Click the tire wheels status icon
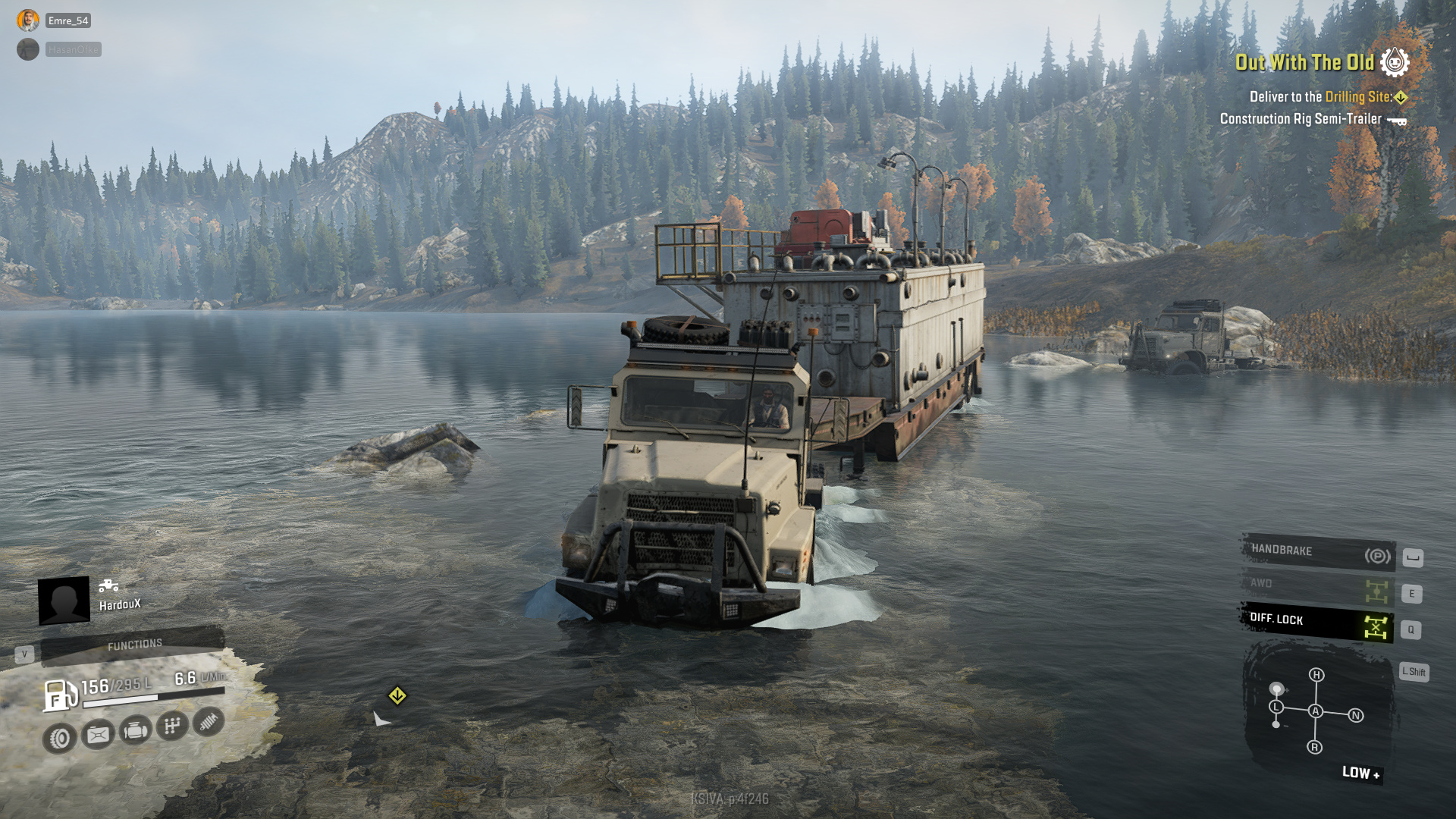Viewport: 1456px width, 819px height. (60, 738)
